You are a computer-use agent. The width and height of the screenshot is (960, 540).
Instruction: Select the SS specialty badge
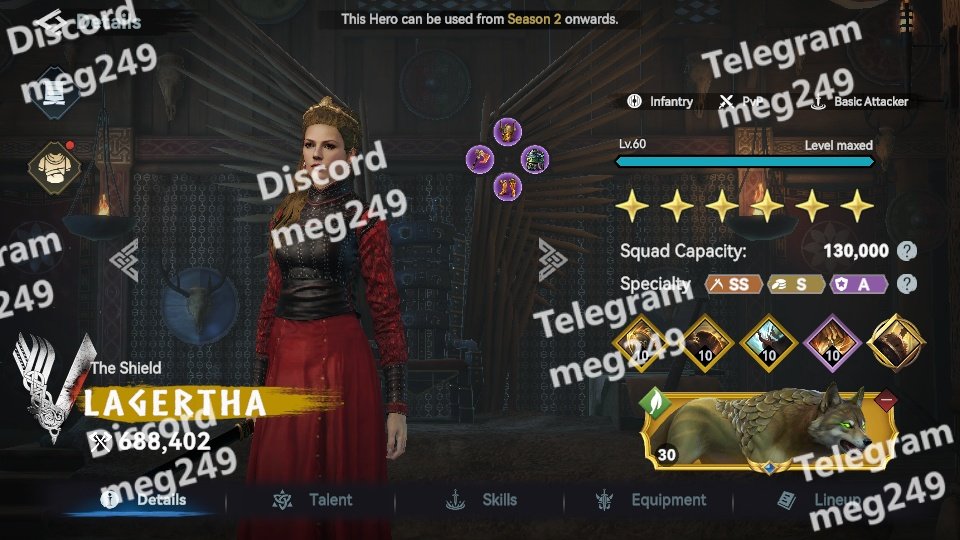733,285
